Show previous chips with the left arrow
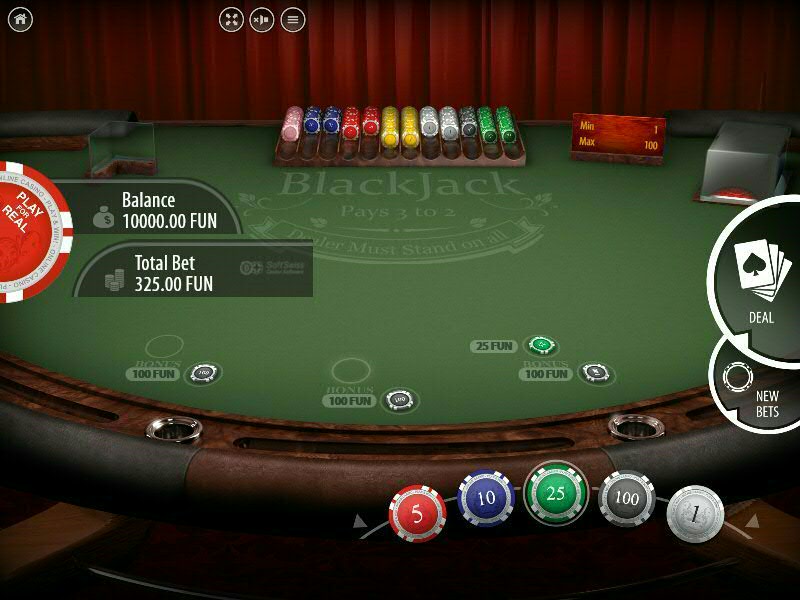 361,521
